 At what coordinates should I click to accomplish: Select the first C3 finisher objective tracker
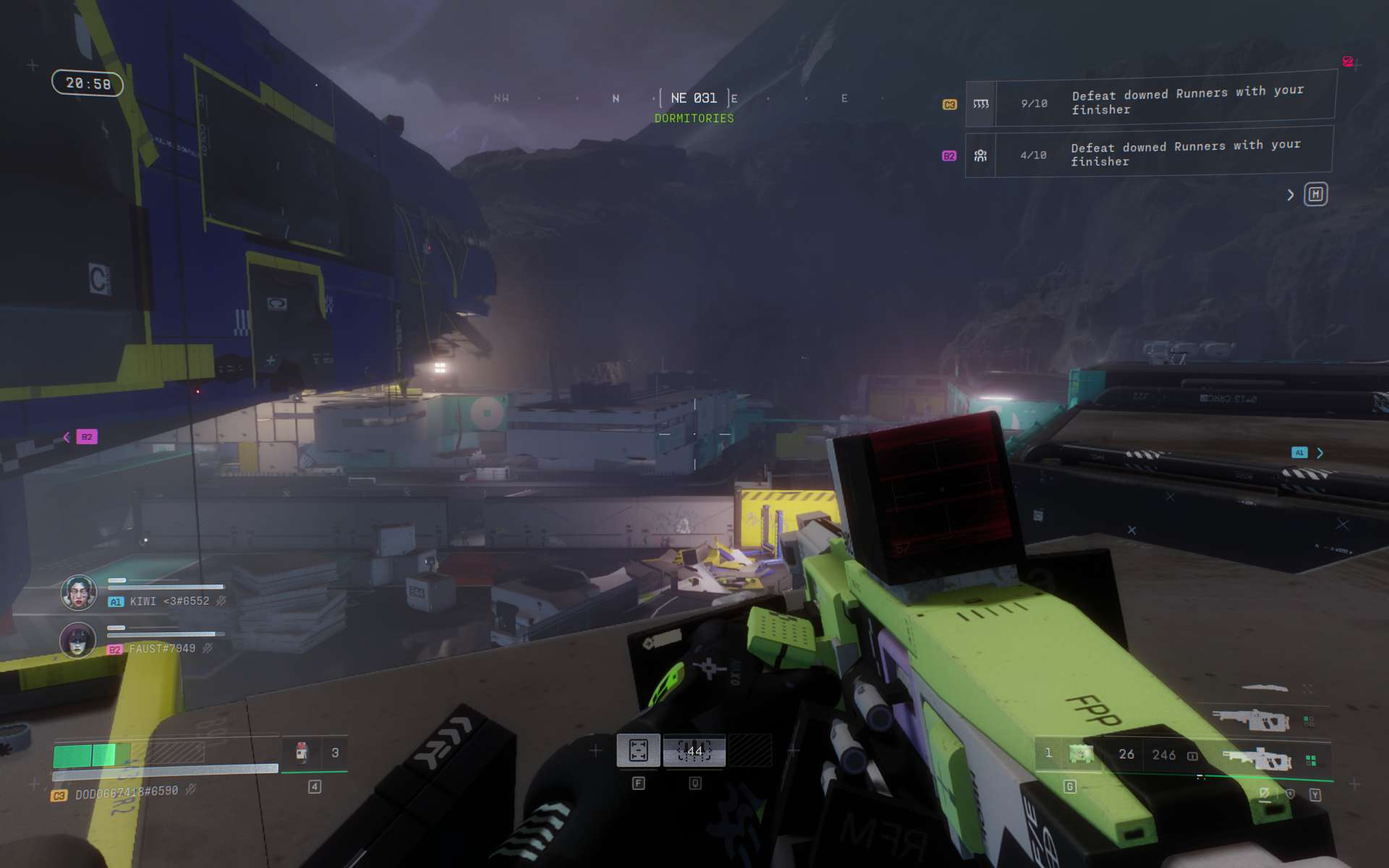pos(1150,101)
